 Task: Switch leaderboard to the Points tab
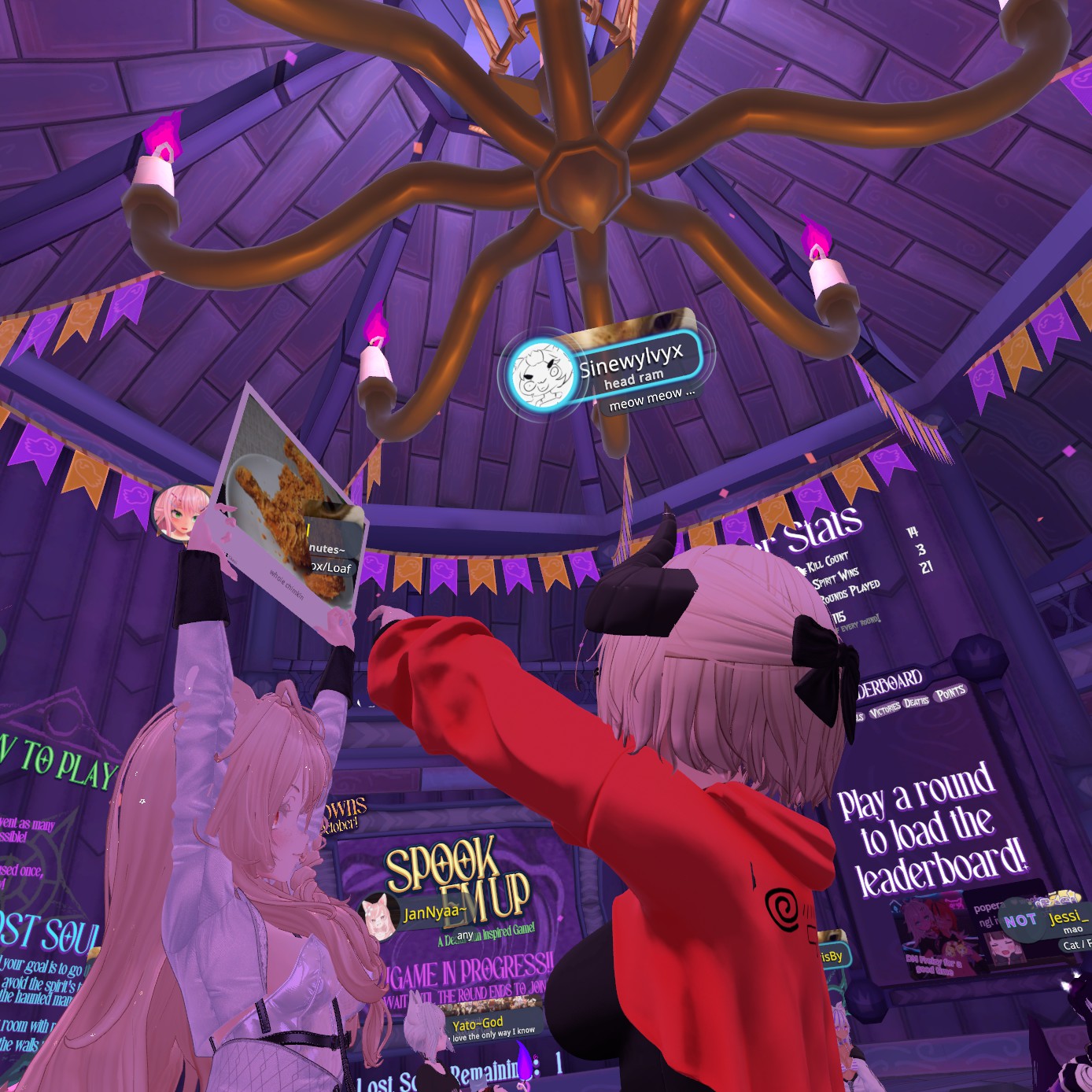(x=950, y=692)
